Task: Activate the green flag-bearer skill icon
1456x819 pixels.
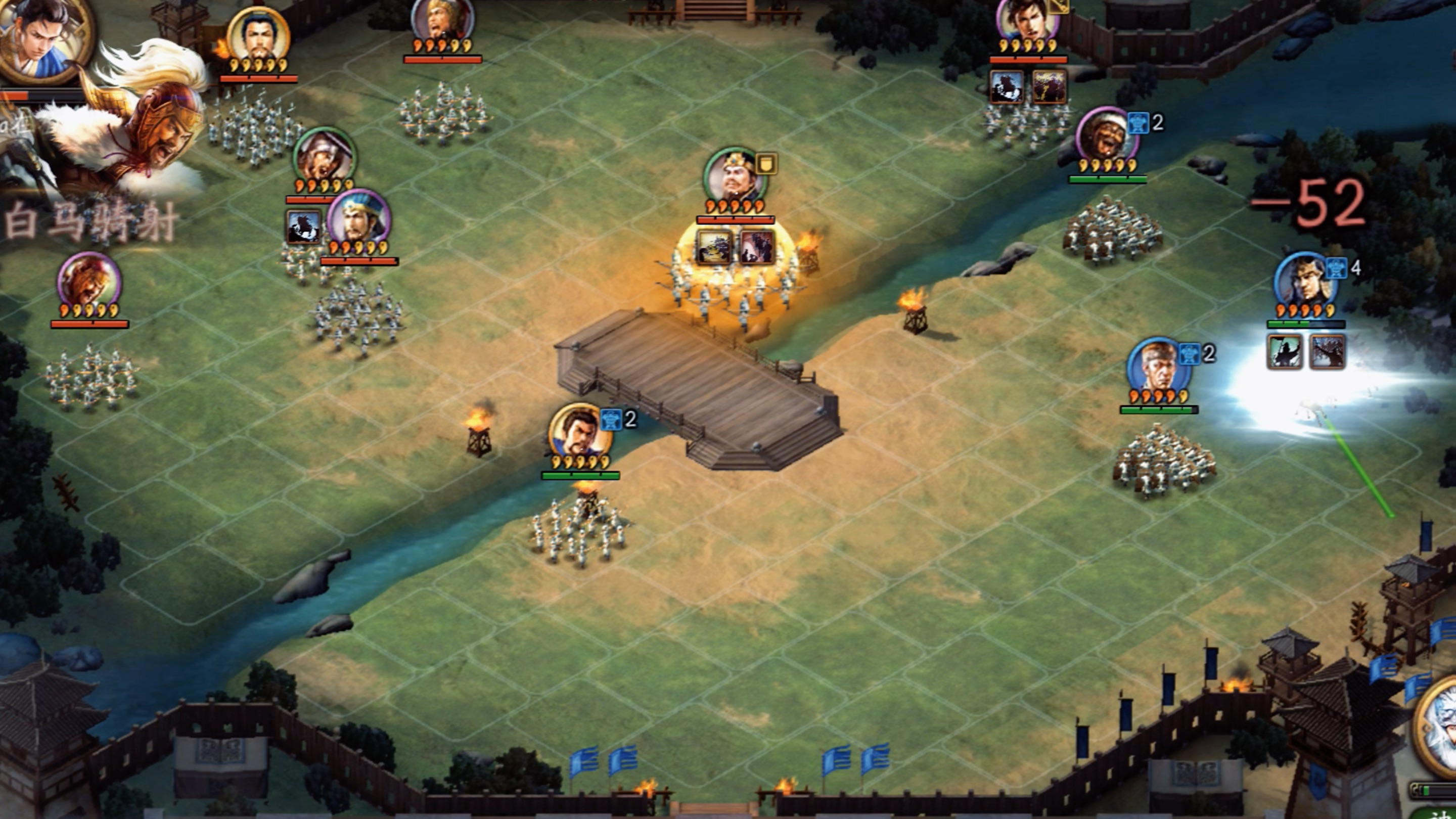Action: pyautogui.click(x=1285, y=351)
